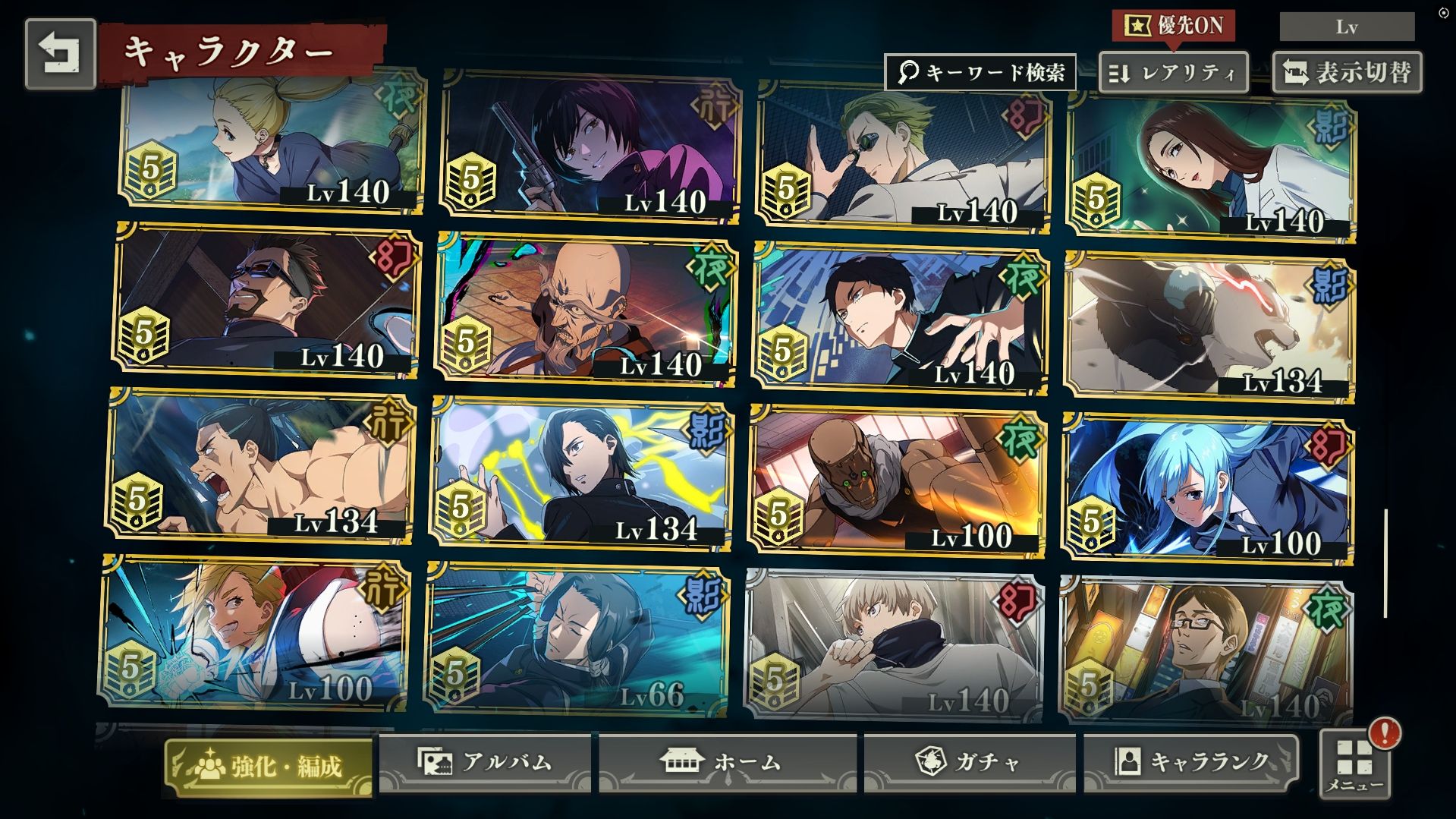Switch card display with 表示切替
Image resolution: width=1456 pixels, height=819 pixels.
tap(1347, 73)
